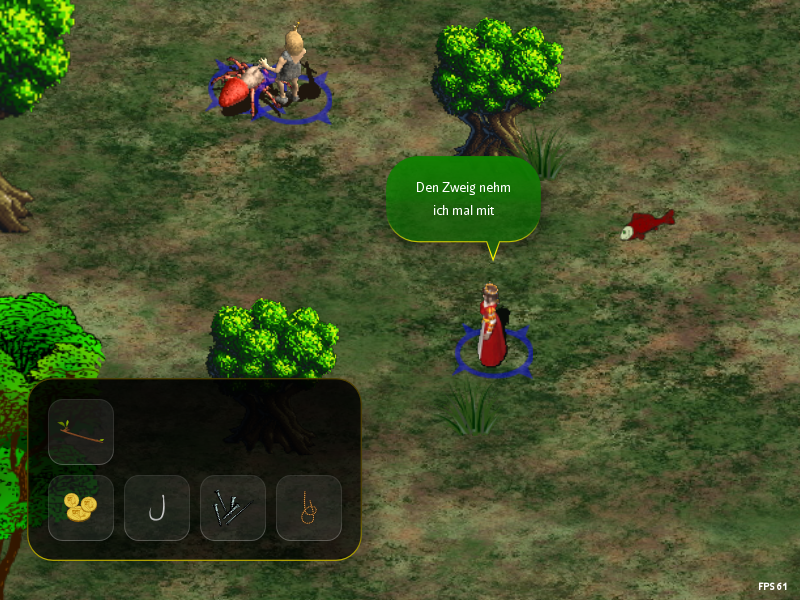Use the coiled rope inventory item
This screenshot has height=600, width=800.
coord(309,508)
